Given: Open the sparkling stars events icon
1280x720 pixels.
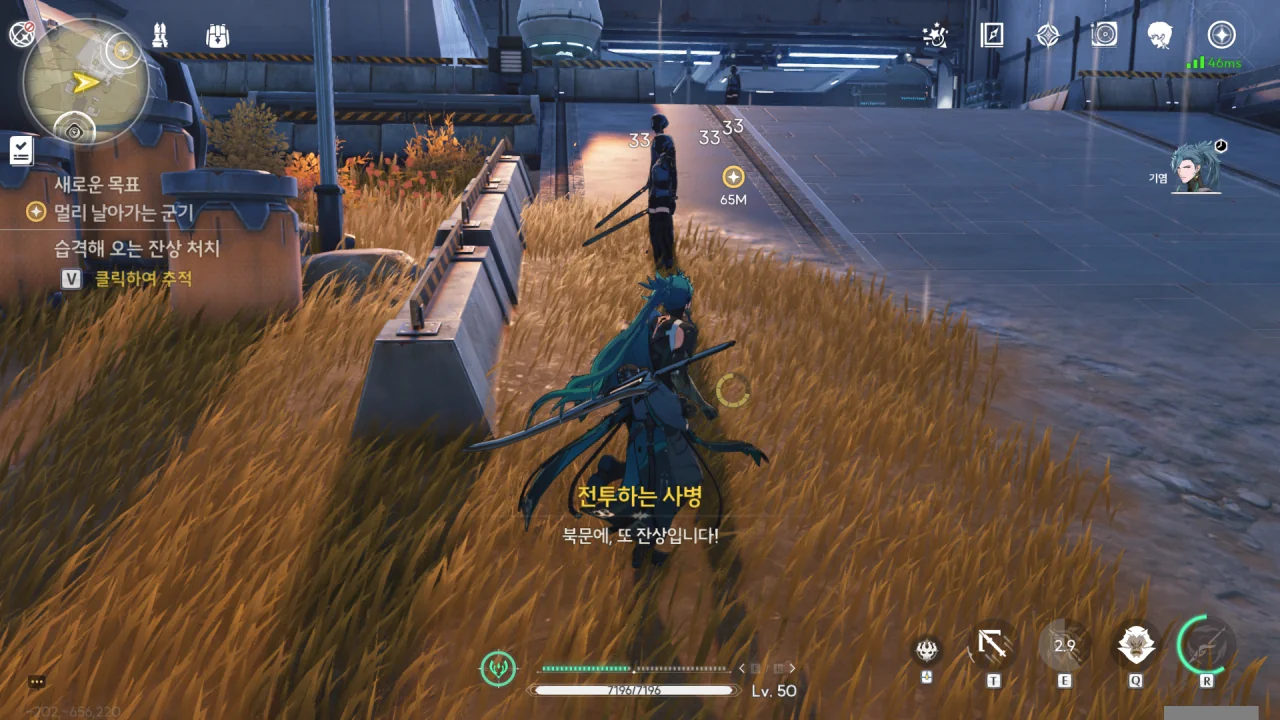Looking at the screenshot, I should (x=935, y=35).
